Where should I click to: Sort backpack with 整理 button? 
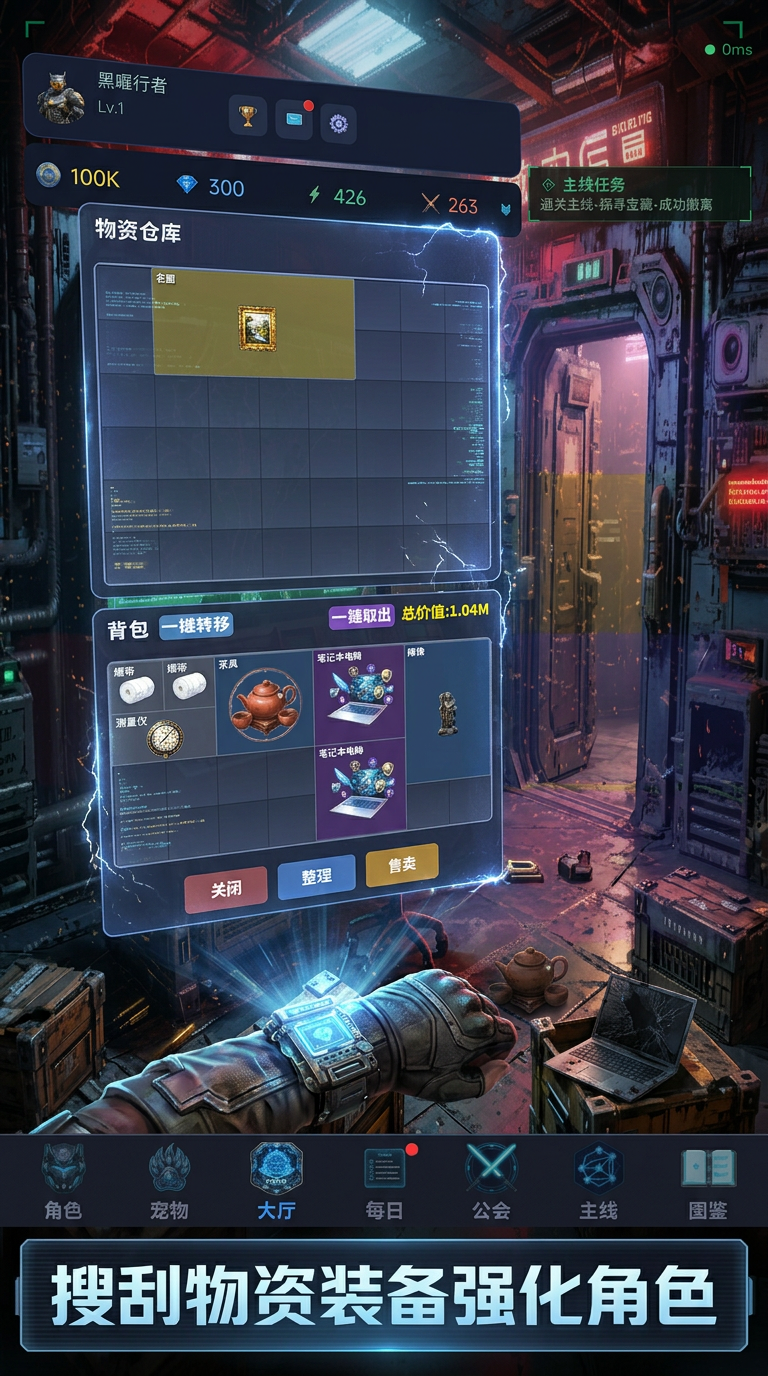pyautogui.click(x=316, y=877)
